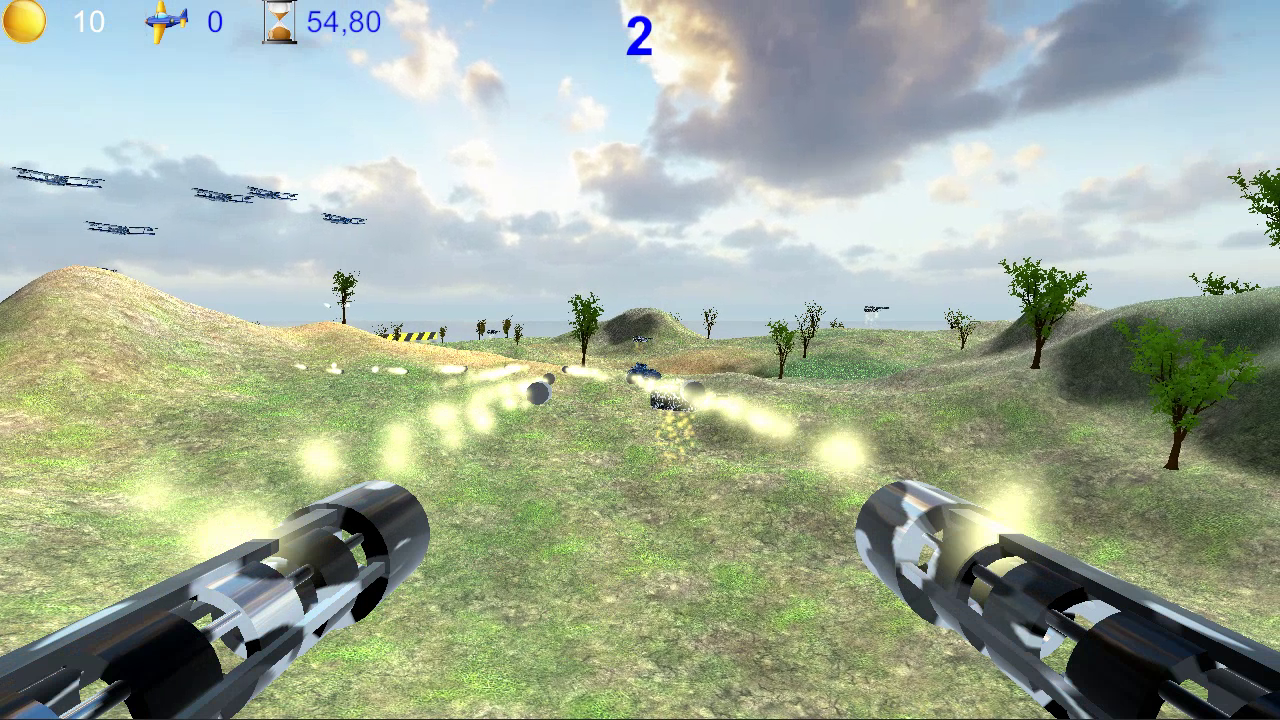Expand the countdown reading 54,80

tap(345, 22)
